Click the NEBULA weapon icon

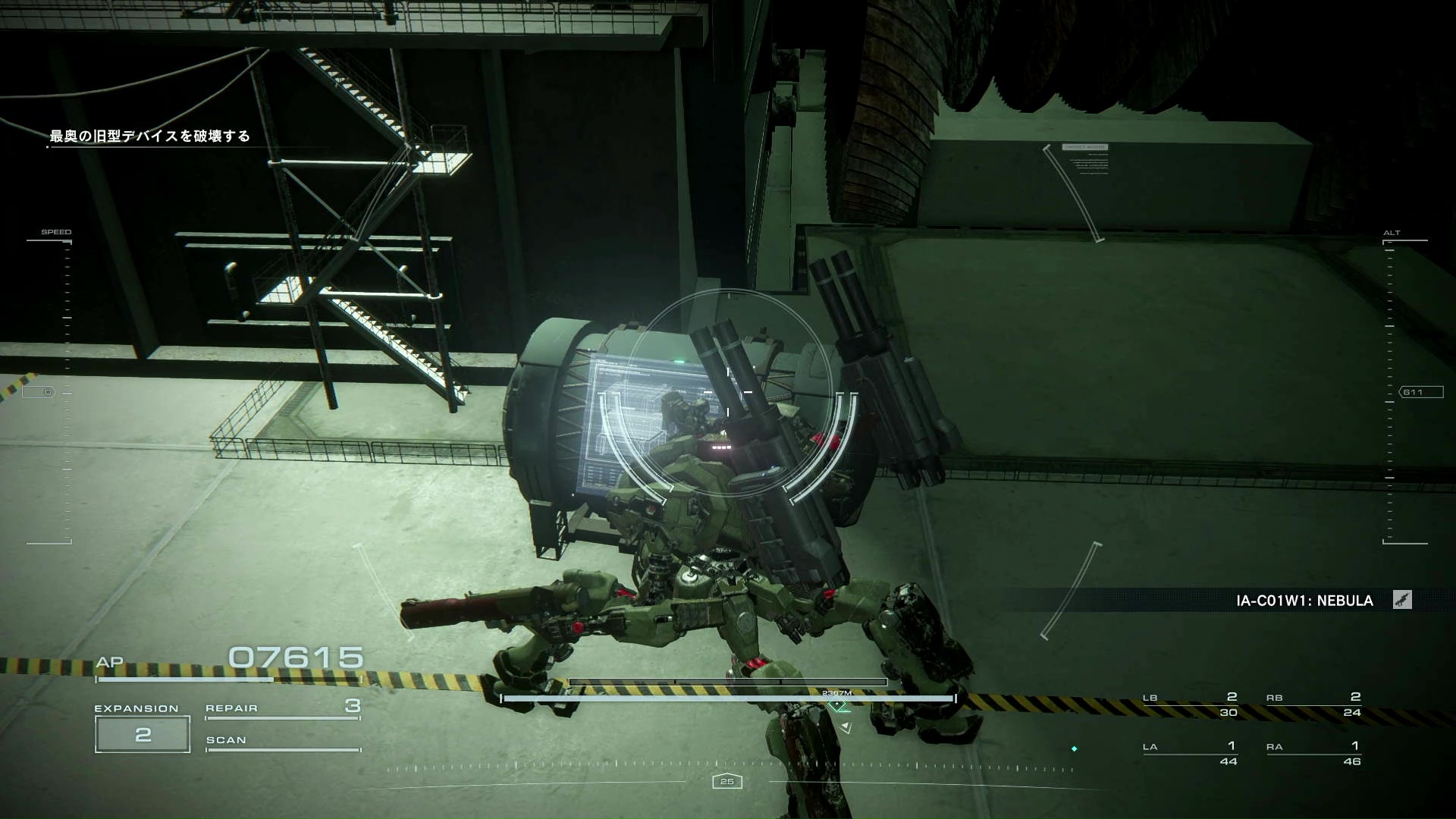coord(1402,601)
